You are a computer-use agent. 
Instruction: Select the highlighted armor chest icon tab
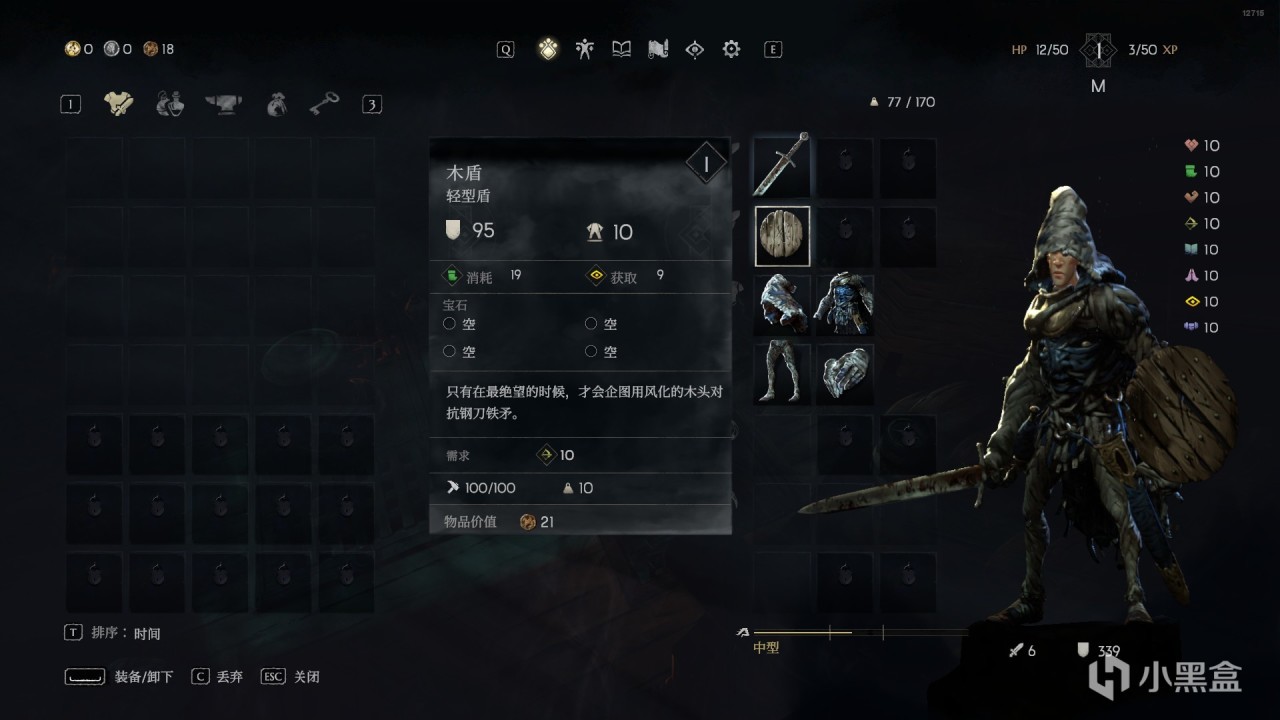click(x=119, y=103)
